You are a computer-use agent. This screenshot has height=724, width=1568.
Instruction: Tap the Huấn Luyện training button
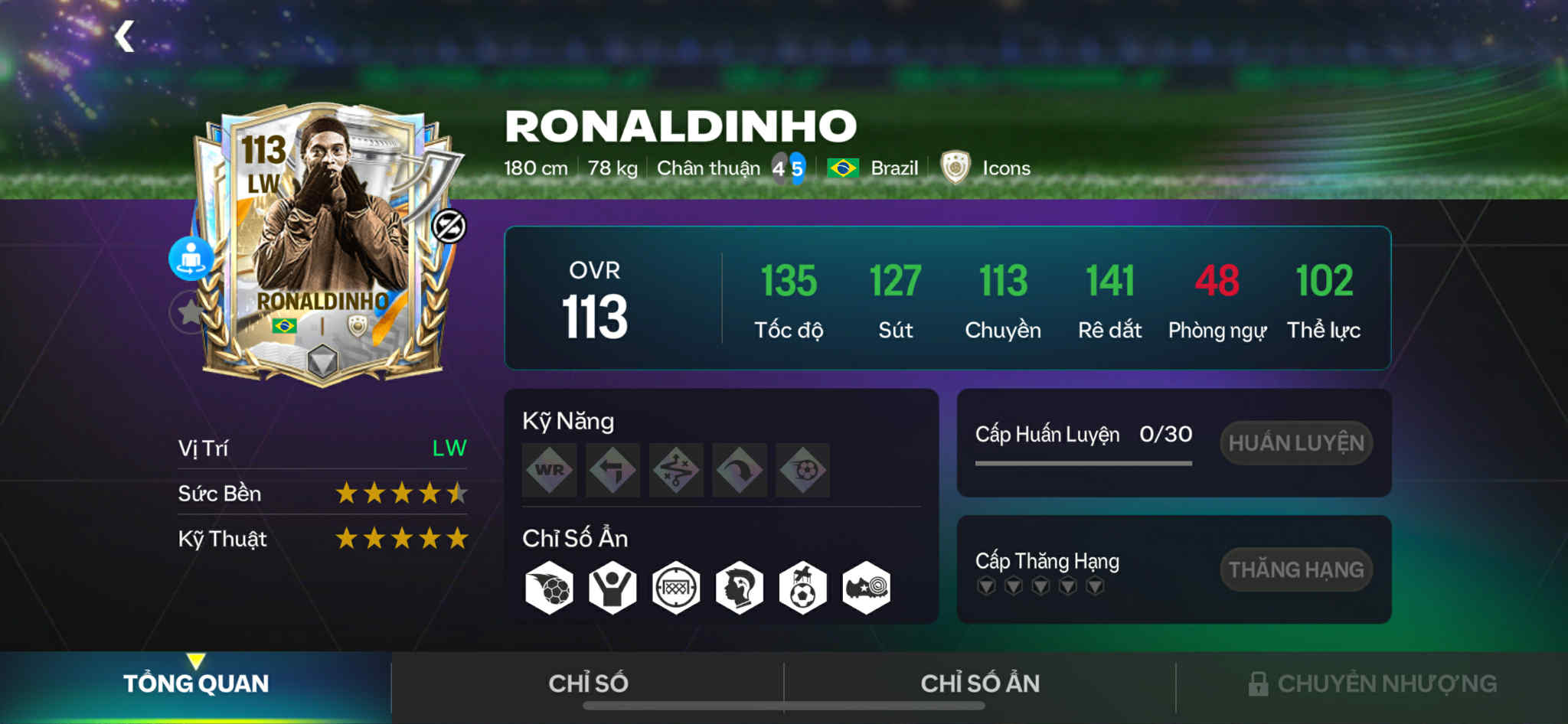[1295, 443]
